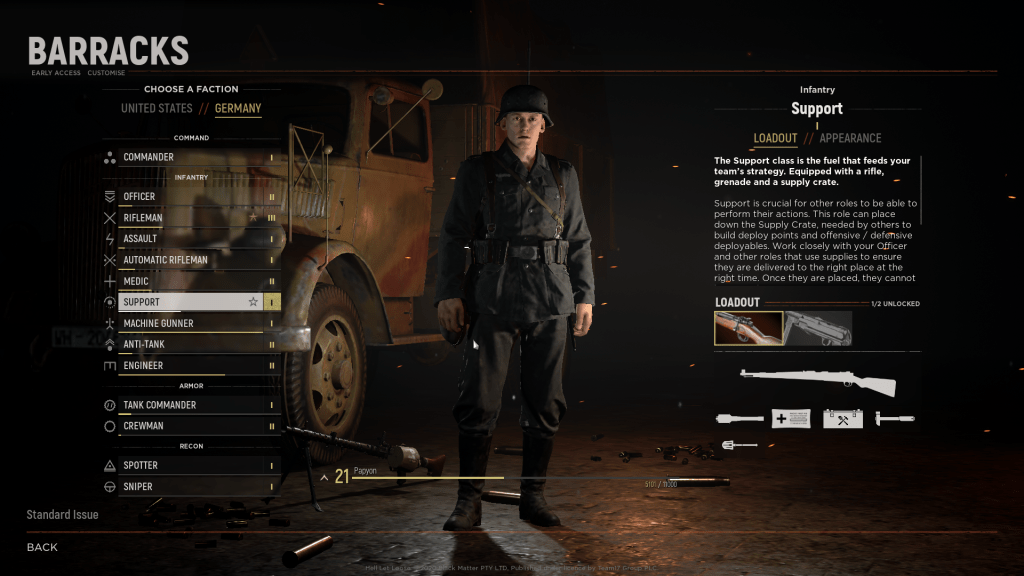This screenshot has height=576, width=1024.
Task: Open the Appearance tab
Action: pyautogui.click(x=850, y=138)
